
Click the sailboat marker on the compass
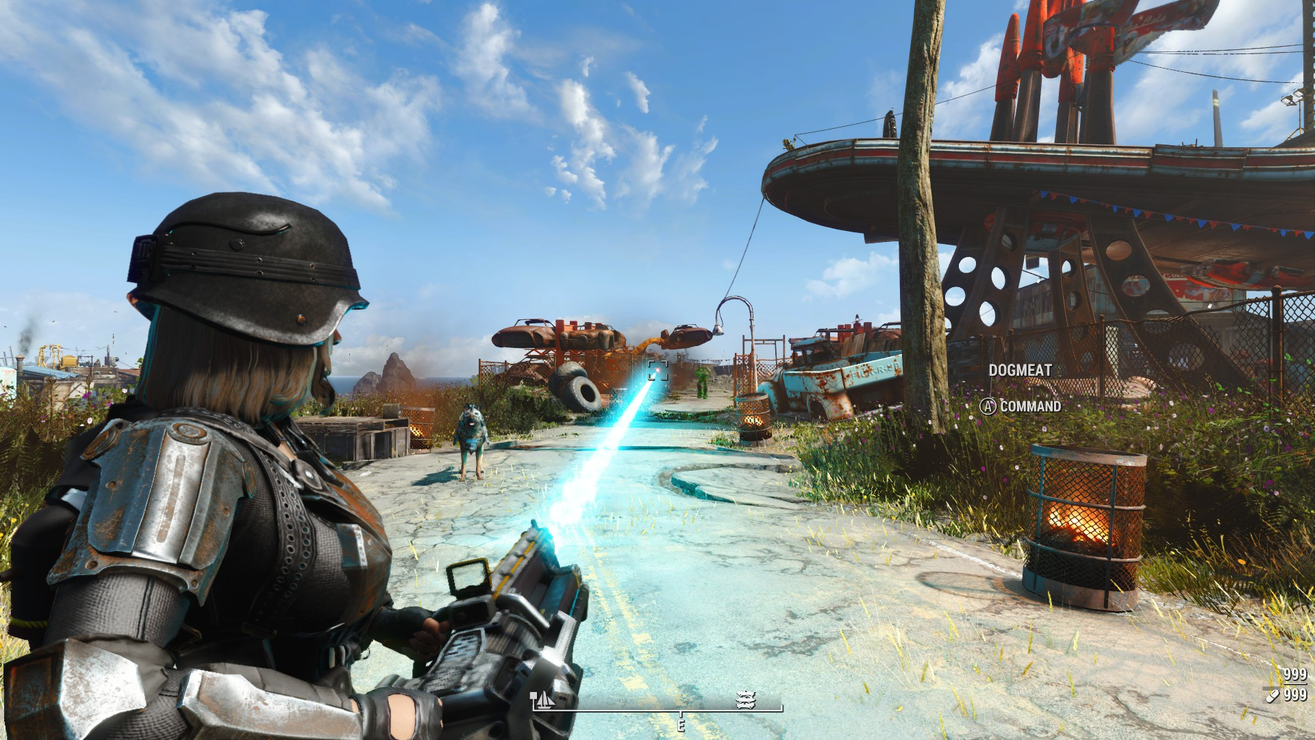coord(544,700)
